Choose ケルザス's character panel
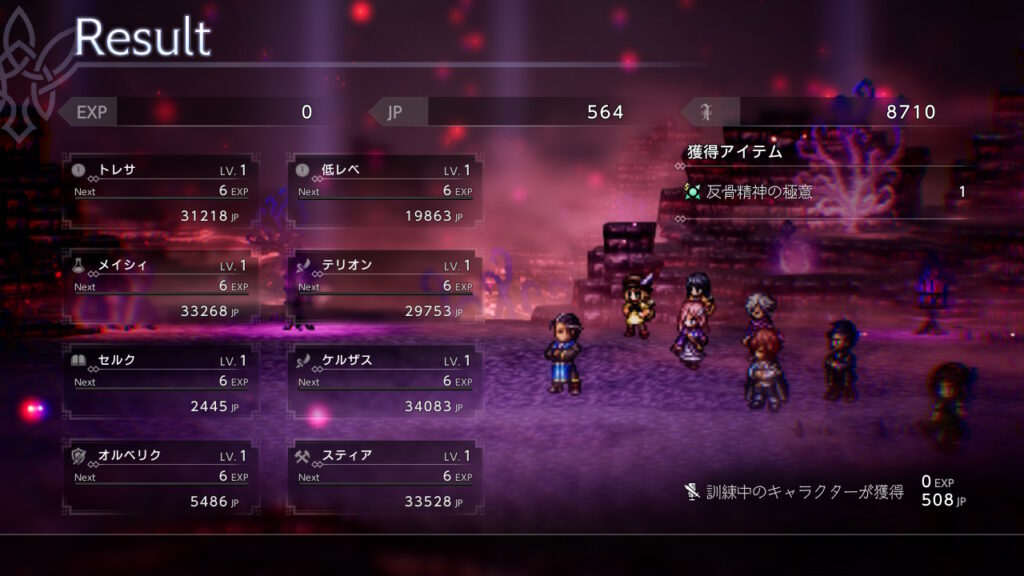Image resolution: width=1024 pixels, height=576 pixels. (384, 382)
